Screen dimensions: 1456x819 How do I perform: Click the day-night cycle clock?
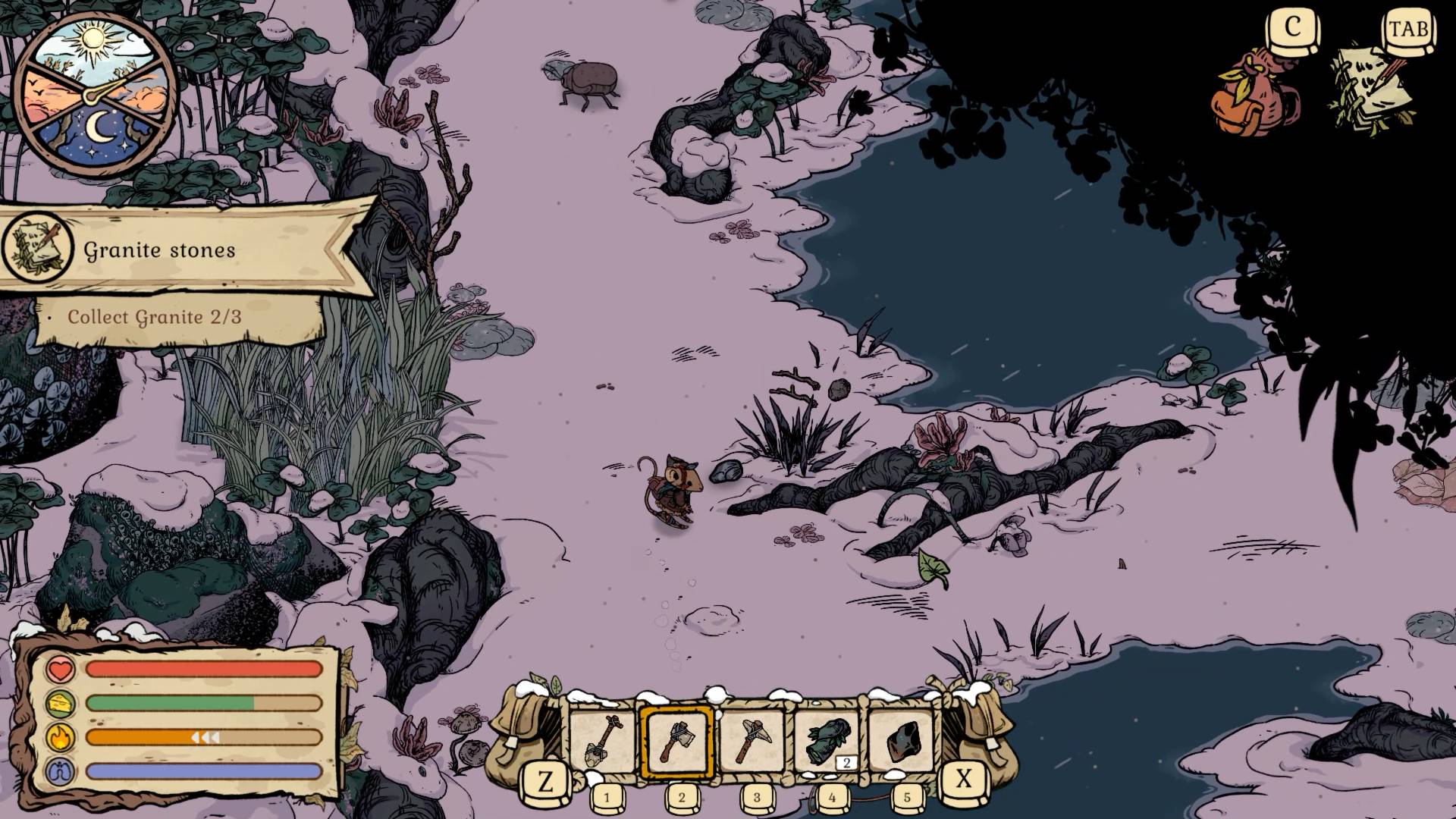95,94
